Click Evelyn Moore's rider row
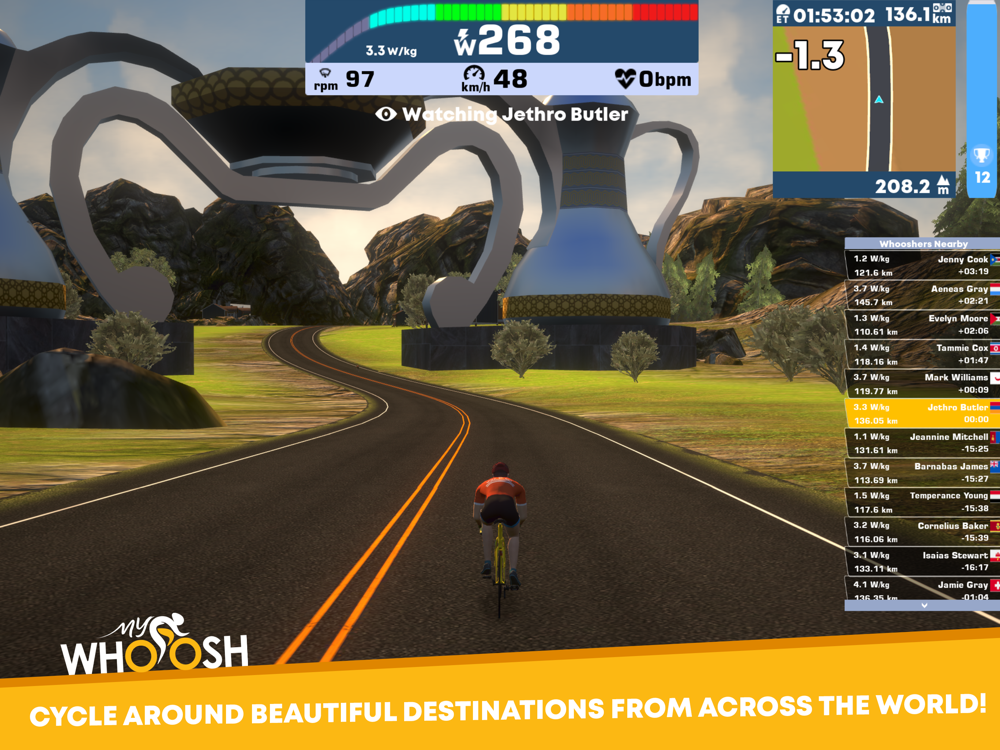The height and width of the screenshot is (750, 1000). click(922, 324)
